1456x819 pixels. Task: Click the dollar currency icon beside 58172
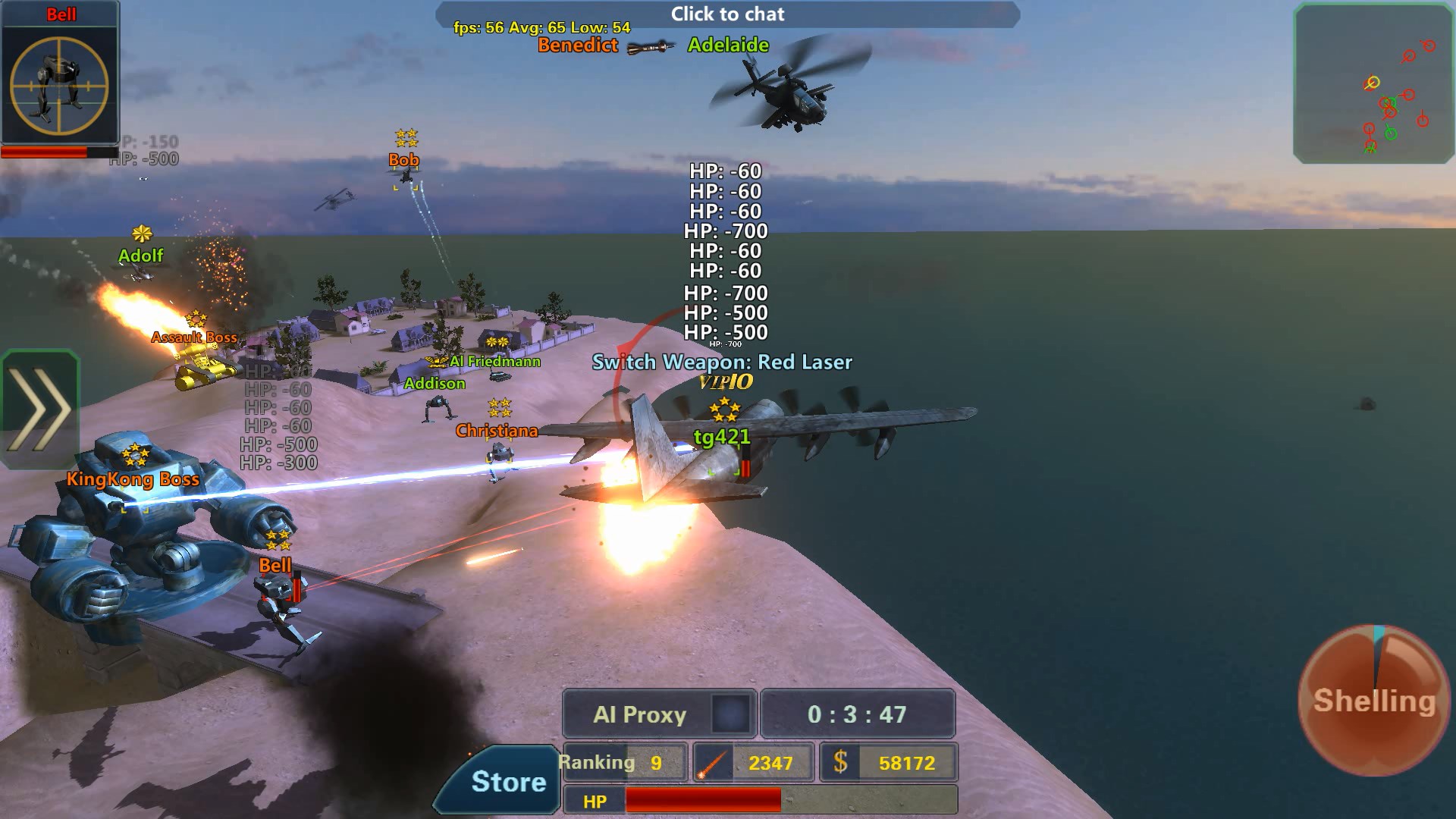click(839, 762)
